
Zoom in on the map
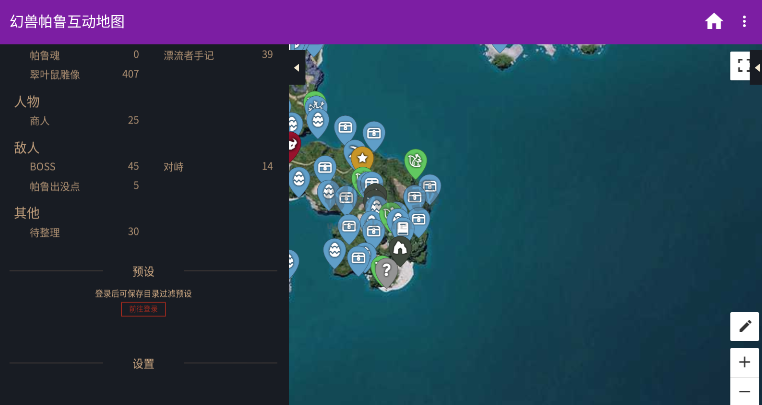(x=744, y=362)
